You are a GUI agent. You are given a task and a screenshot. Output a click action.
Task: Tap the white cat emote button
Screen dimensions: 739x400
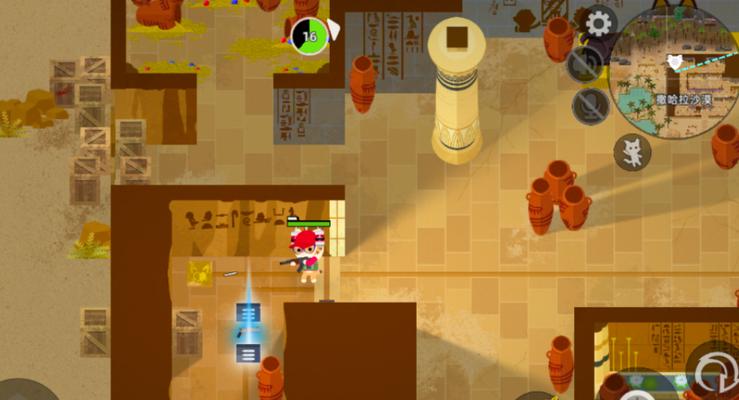(632, 152)
